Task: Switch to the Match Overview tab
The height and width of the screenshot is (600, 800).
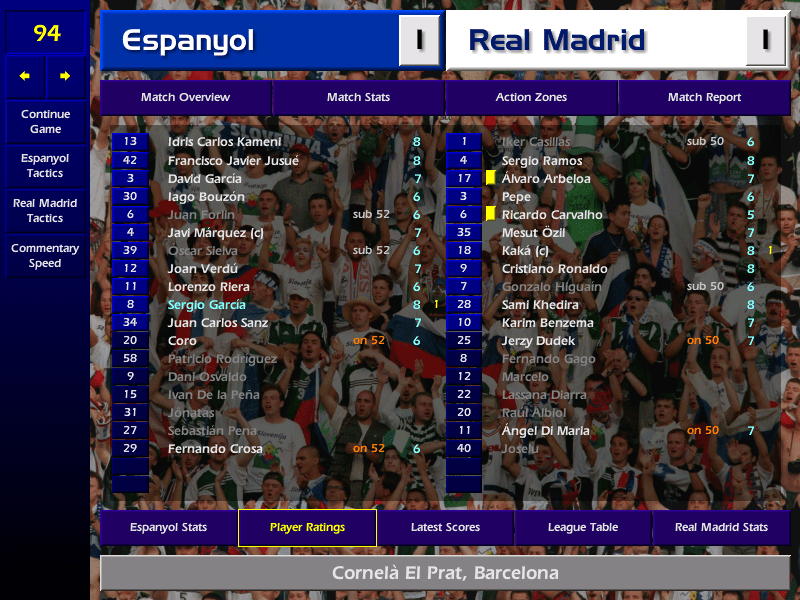Action: tap(185, 97)
